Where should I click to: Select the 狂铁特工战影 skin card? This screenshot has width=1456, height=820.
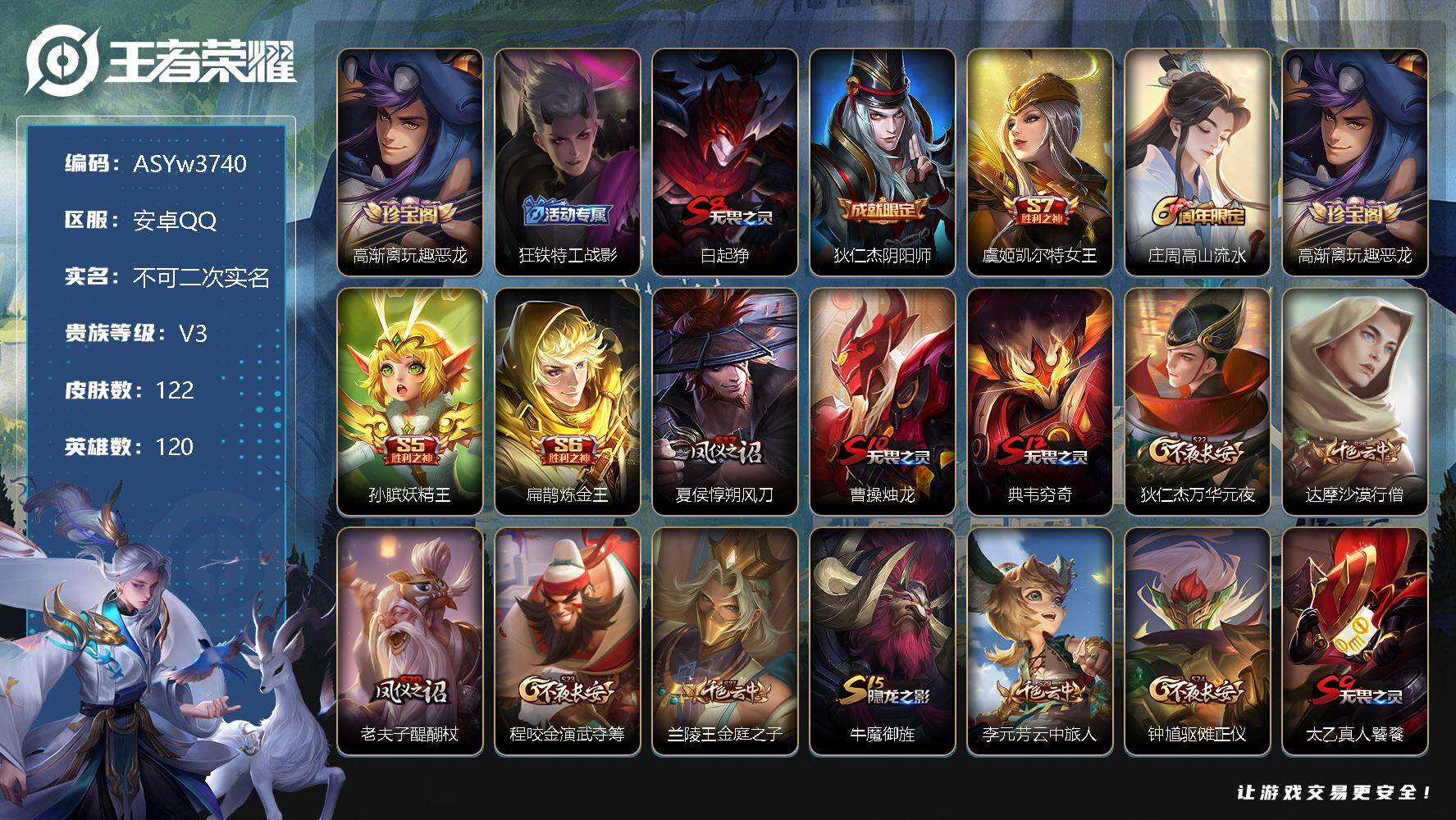click(x=568, y=162)
